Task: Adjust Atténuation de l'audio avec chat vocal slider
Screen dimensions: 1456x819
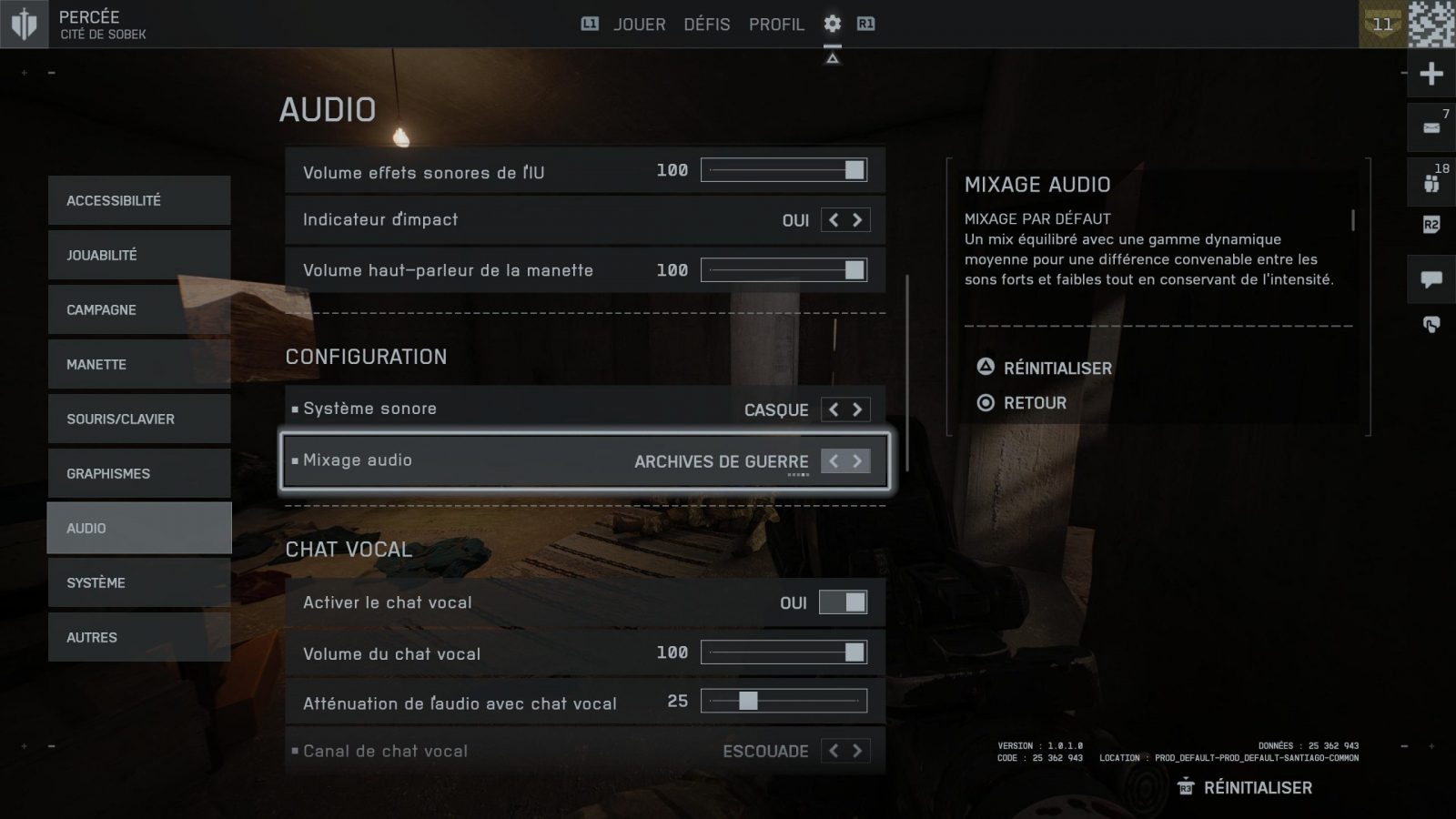Action: [x=784, y=701]
